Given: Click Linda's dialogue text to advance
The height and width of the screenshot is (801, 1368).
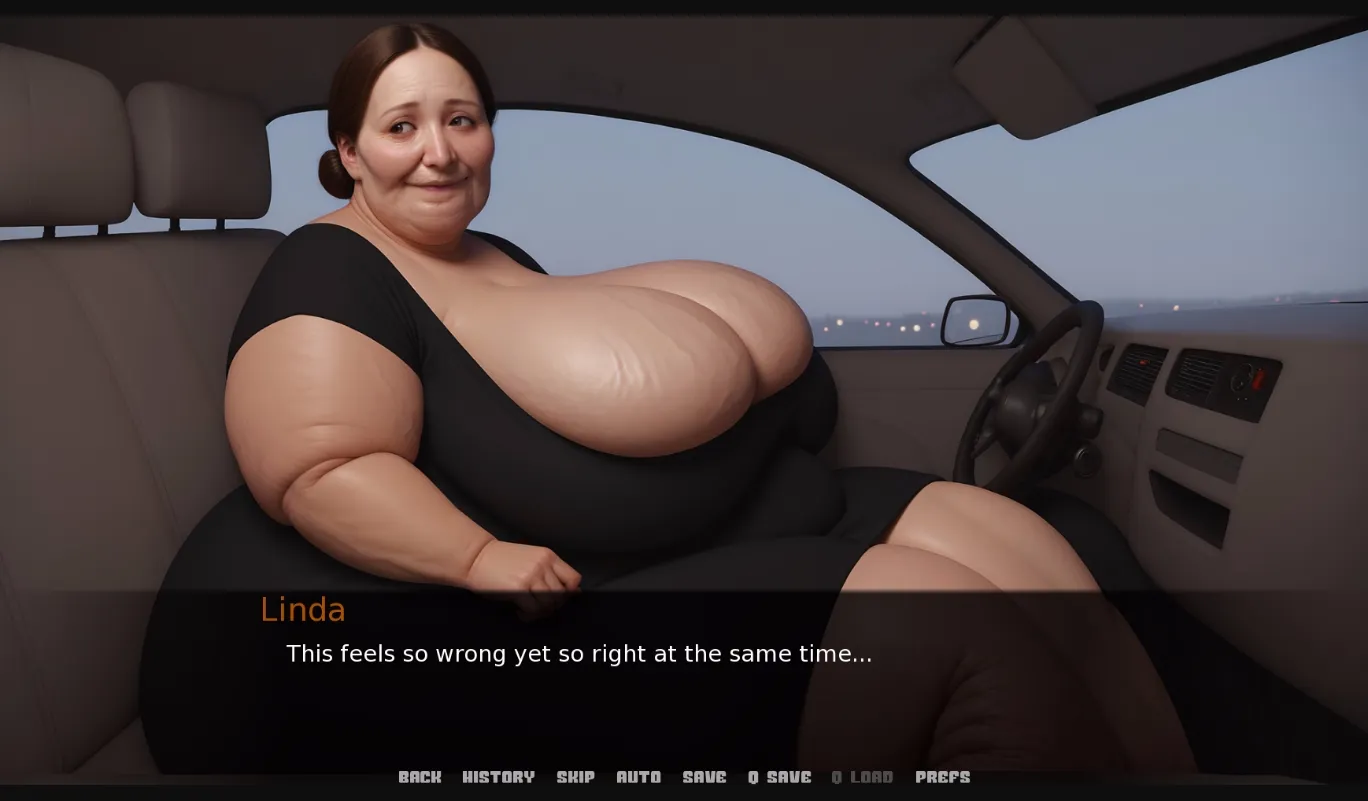Looking at the screenshot, I should (x=578, y=654).
